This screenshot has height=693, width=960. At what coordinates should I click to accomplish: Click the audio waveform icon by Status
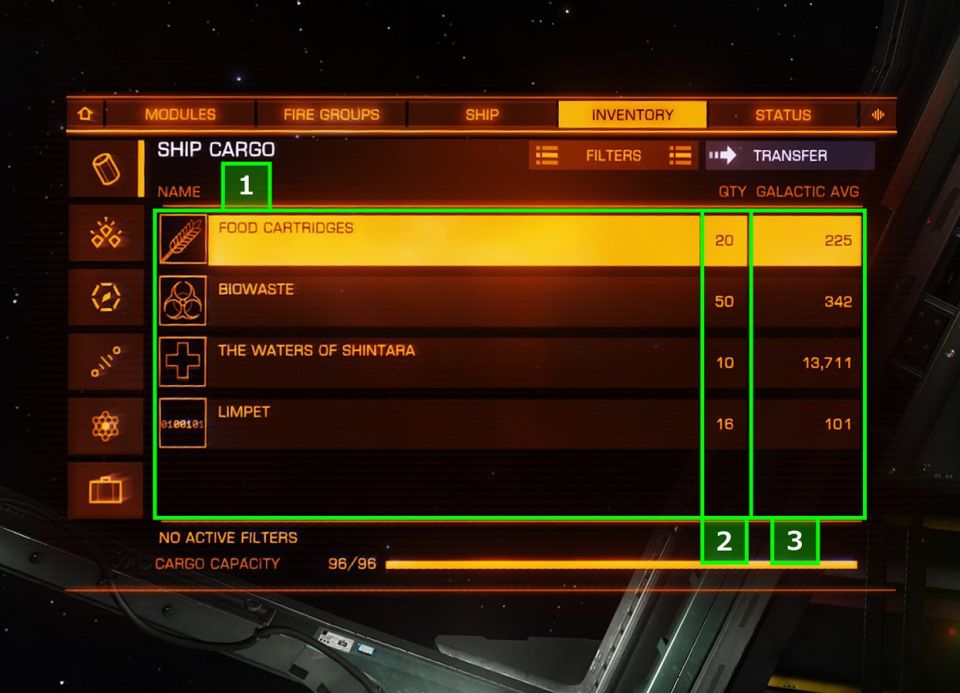click(879, 115)
